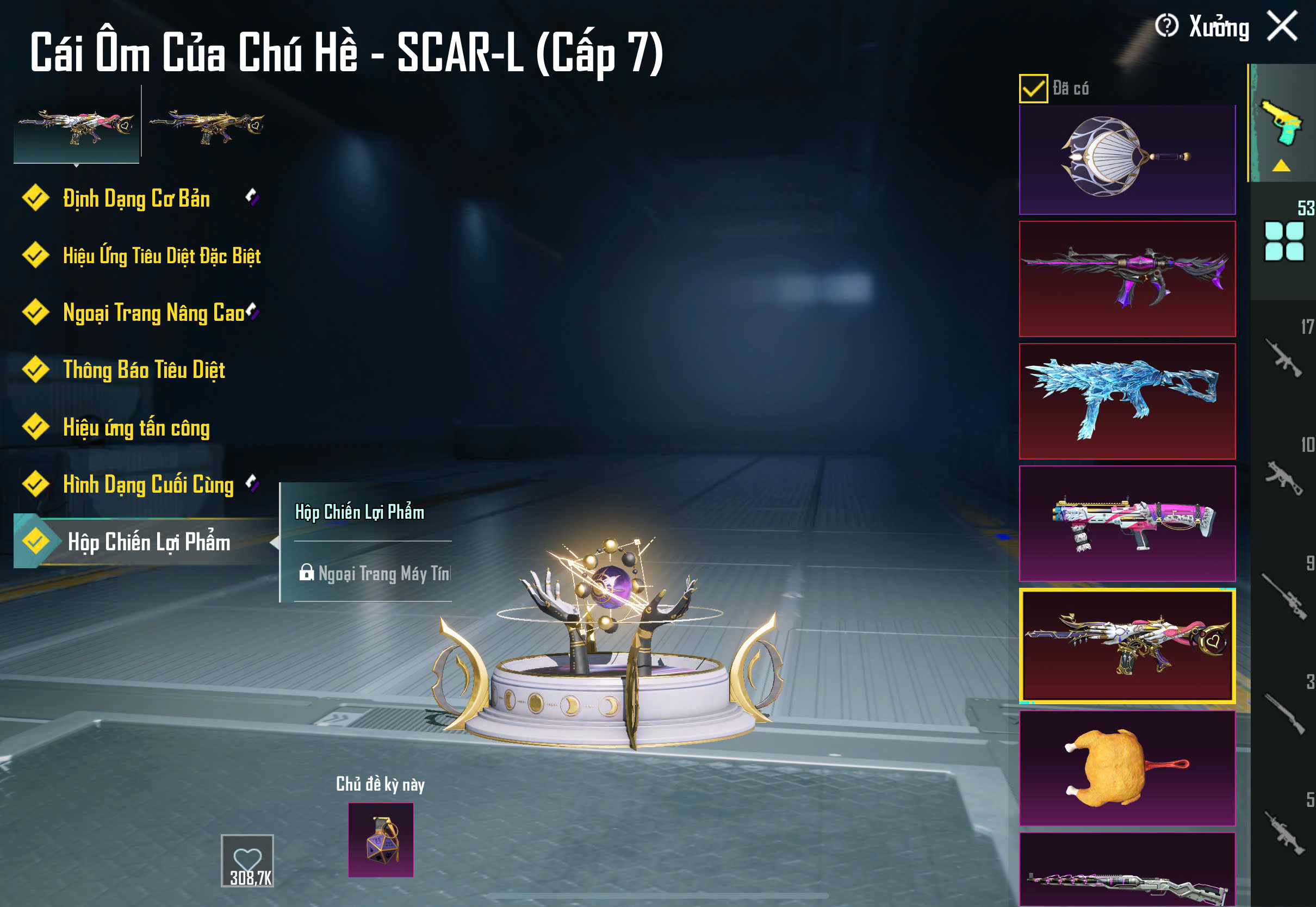
Task: Select the pink and white SCAR-L variant thumbnail
Action: [x=76, y=125]
